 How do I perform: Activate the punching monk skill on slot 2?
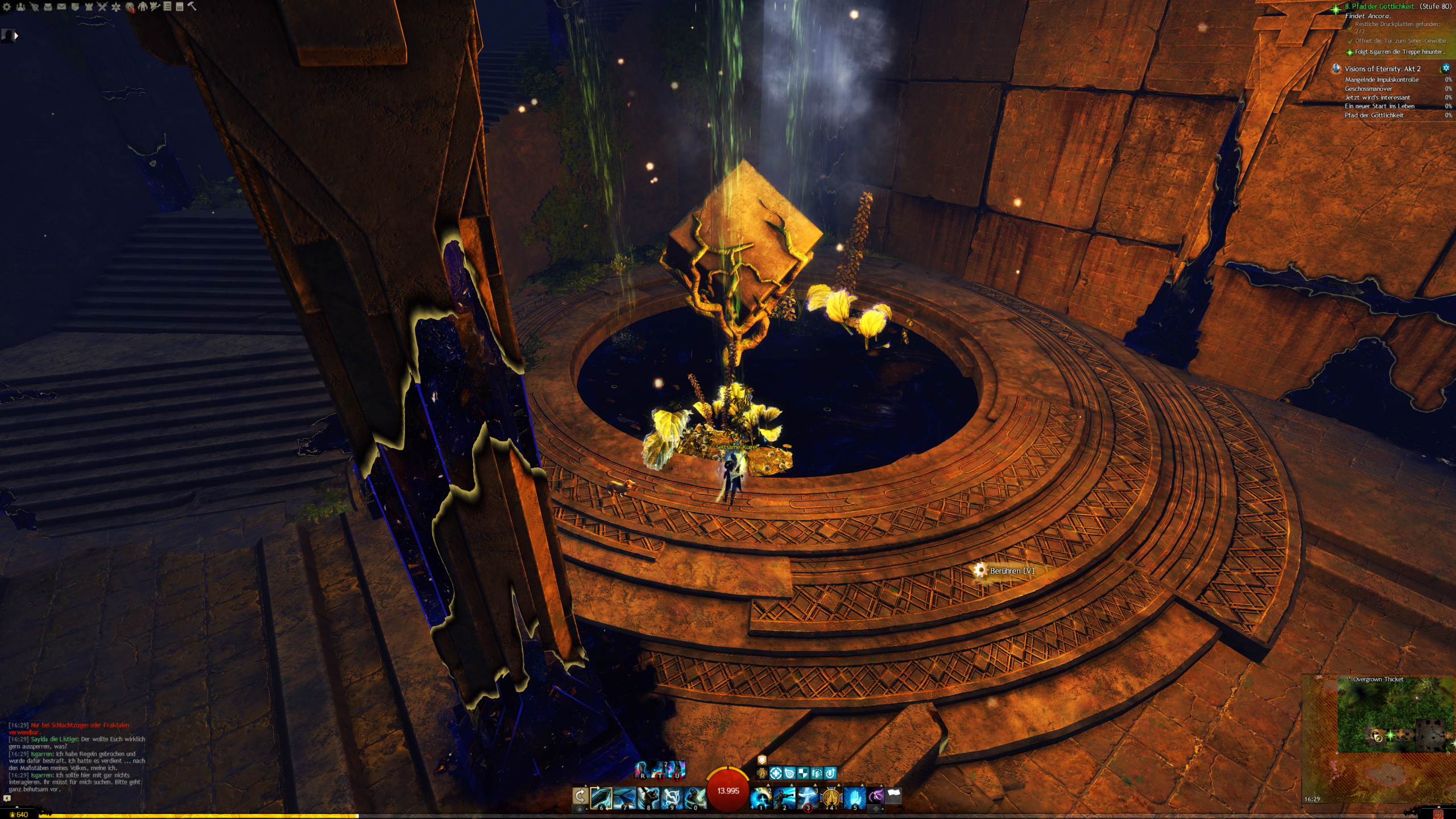[784, 797]
